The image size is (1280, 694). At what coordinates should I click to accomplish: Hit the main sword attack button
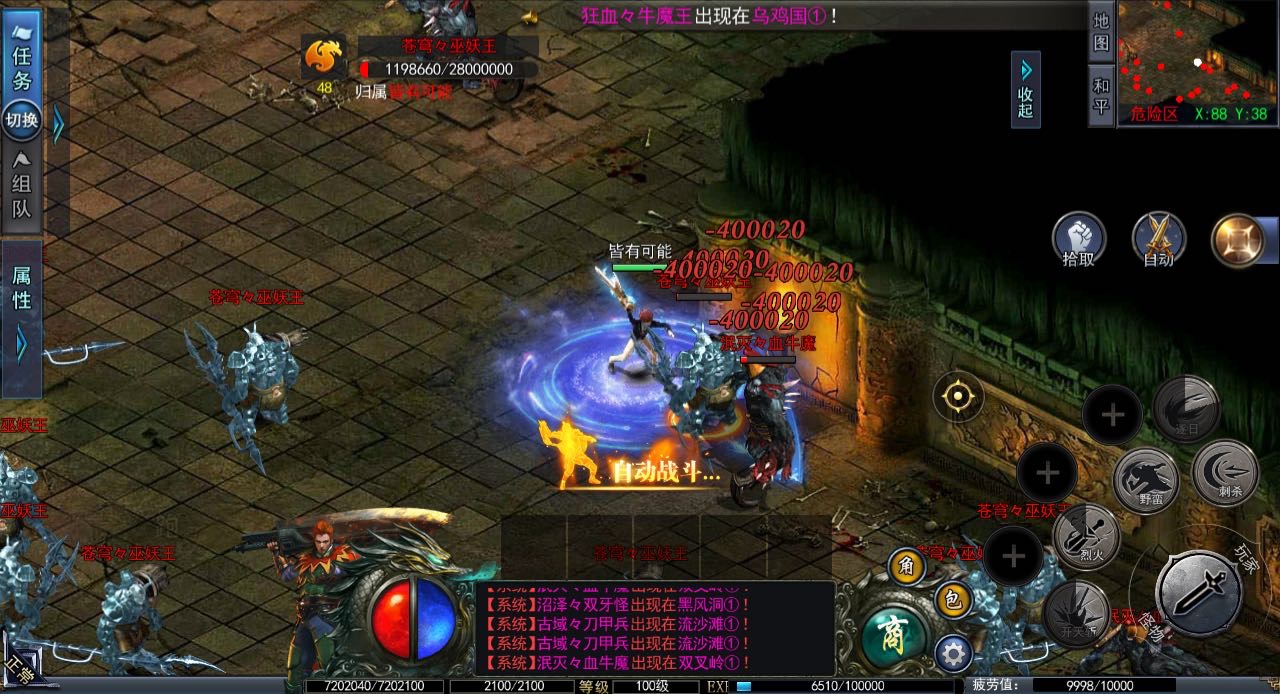tap(1198, 592)
